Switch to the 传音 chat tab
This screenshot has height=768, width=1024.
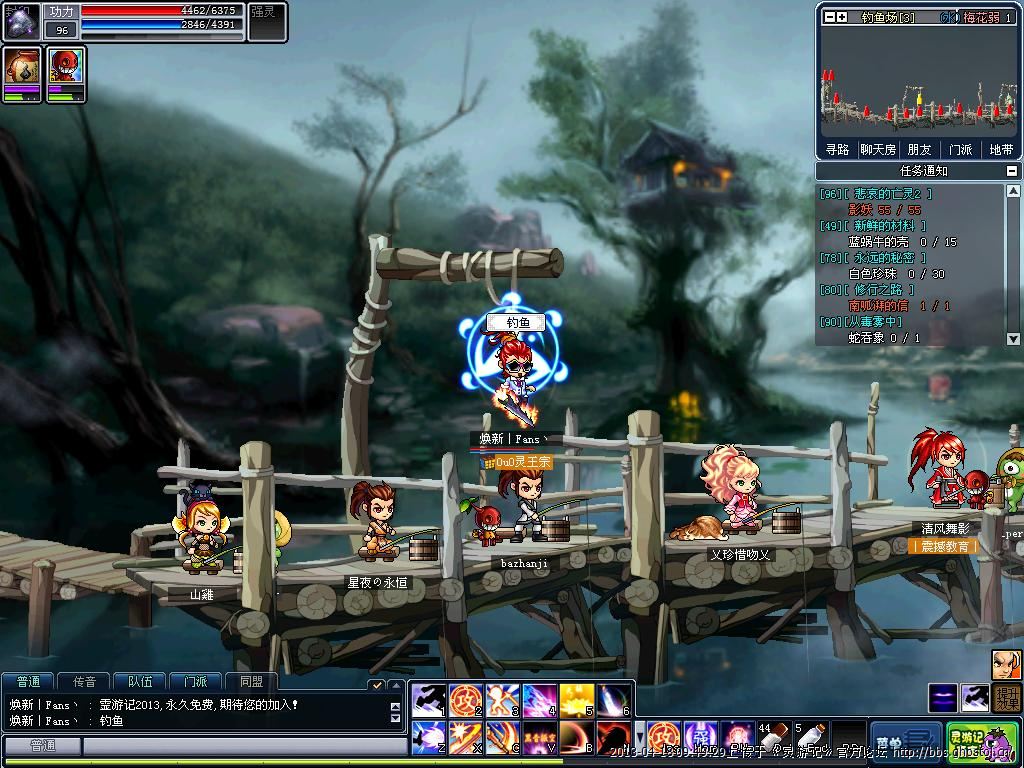pyautogui.click(x=84, y=682)
